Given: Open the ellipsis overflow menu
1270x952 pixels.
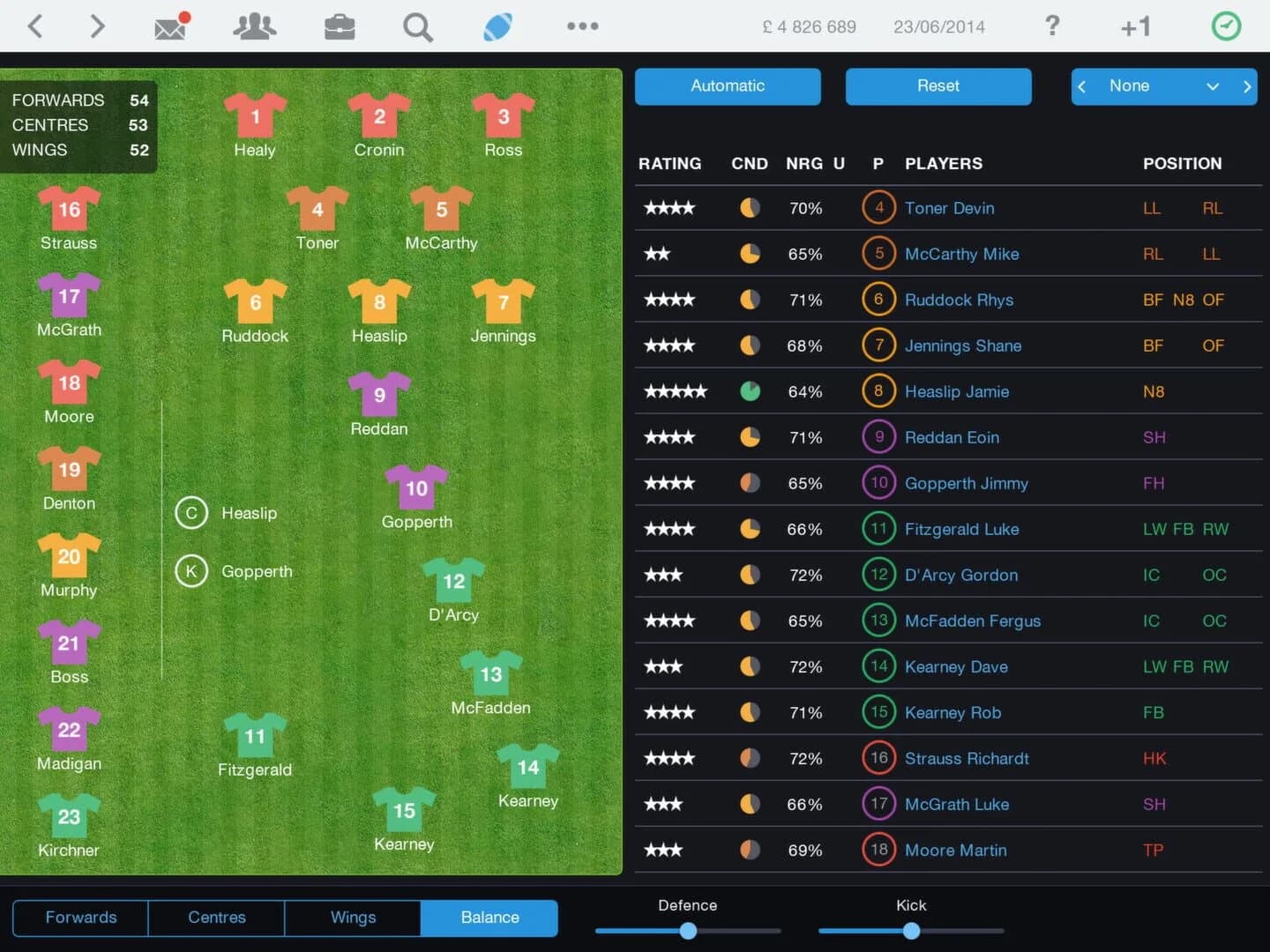Looking at the screenshot, I should click(x=582, y=26).
